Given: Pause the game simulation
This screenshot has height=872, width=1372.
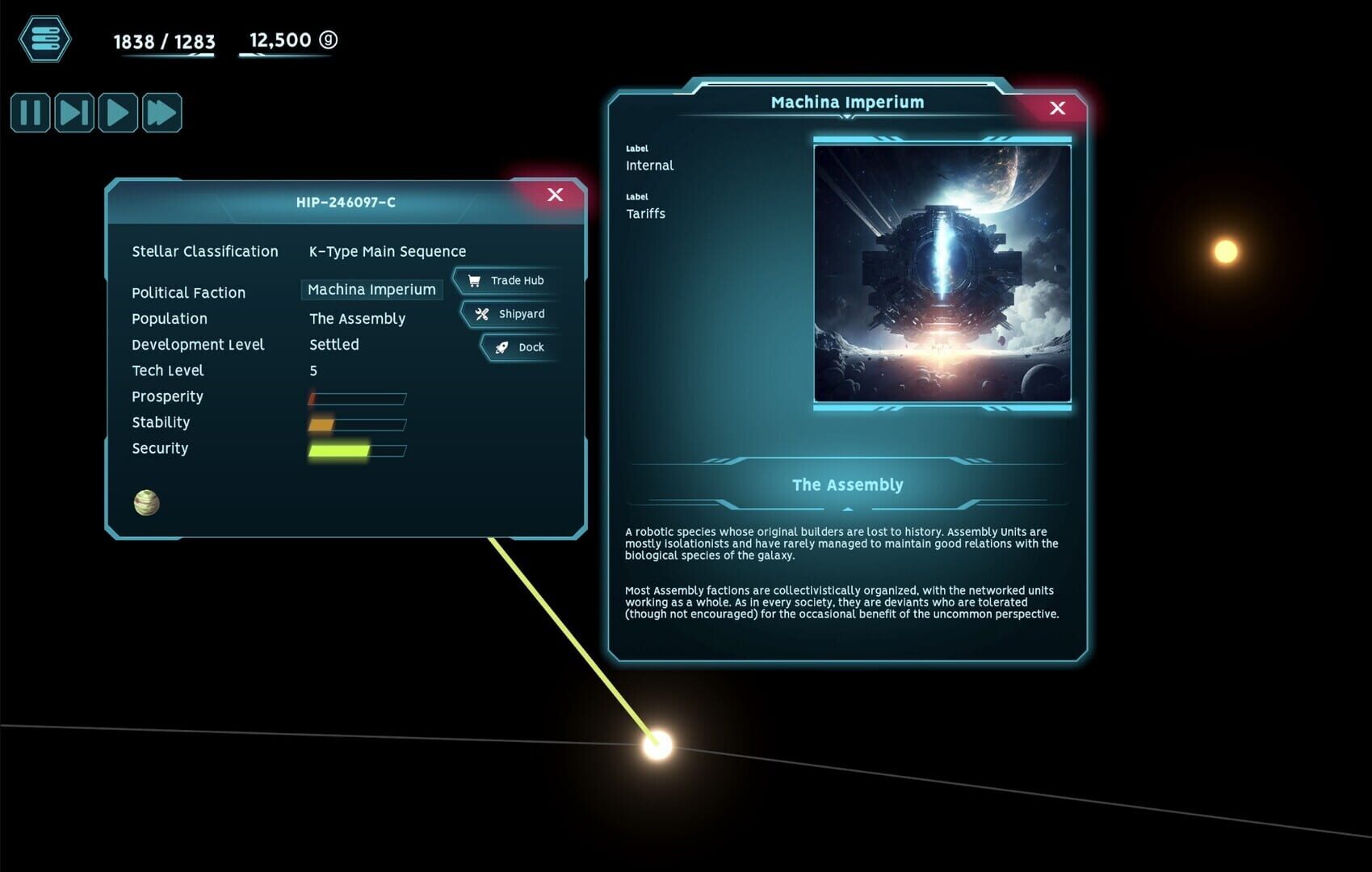Looking at the screenshot, I should (29, 112).
